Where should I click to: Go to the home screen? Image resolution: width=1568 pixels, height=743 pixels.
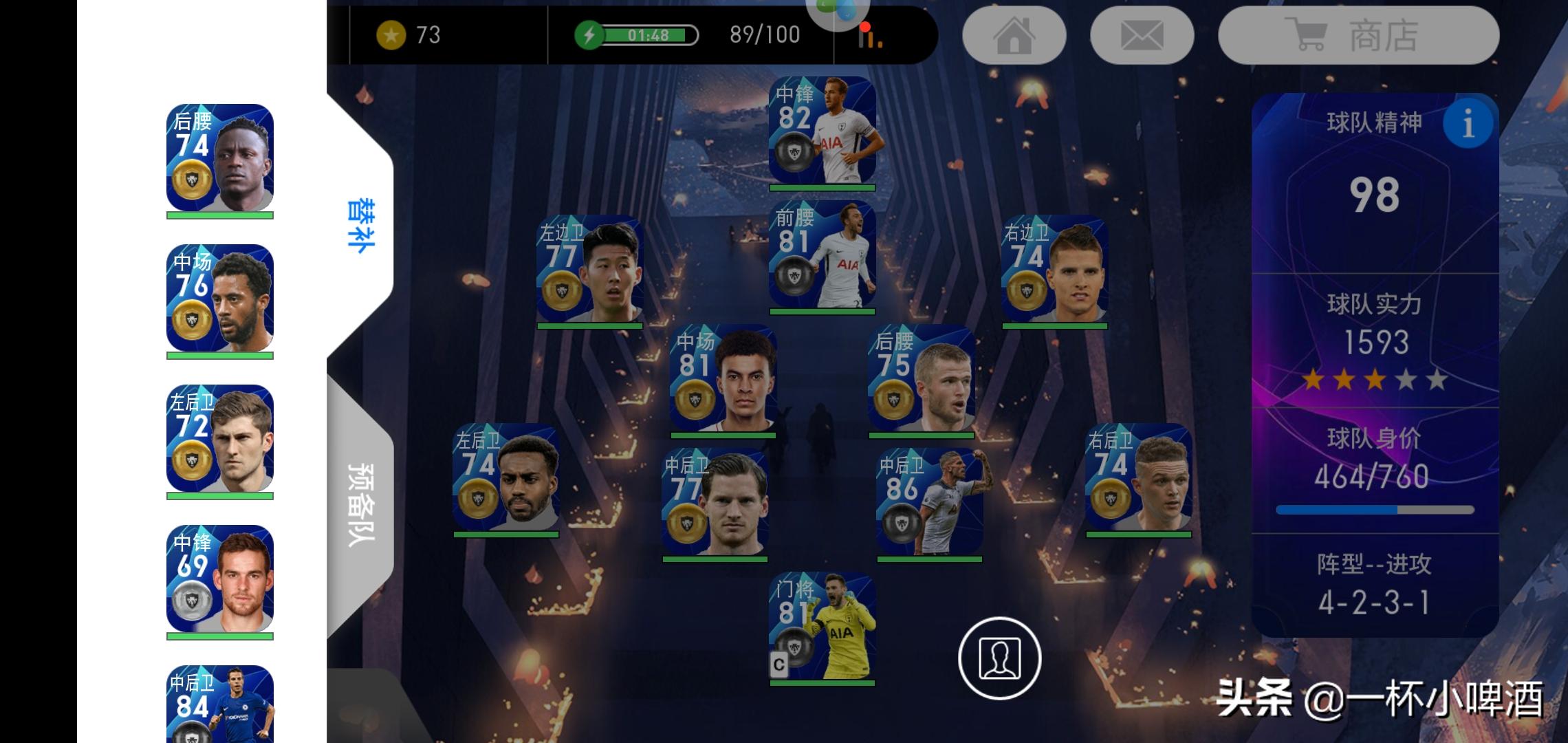pyautogui.click(x=1014, y=36)
